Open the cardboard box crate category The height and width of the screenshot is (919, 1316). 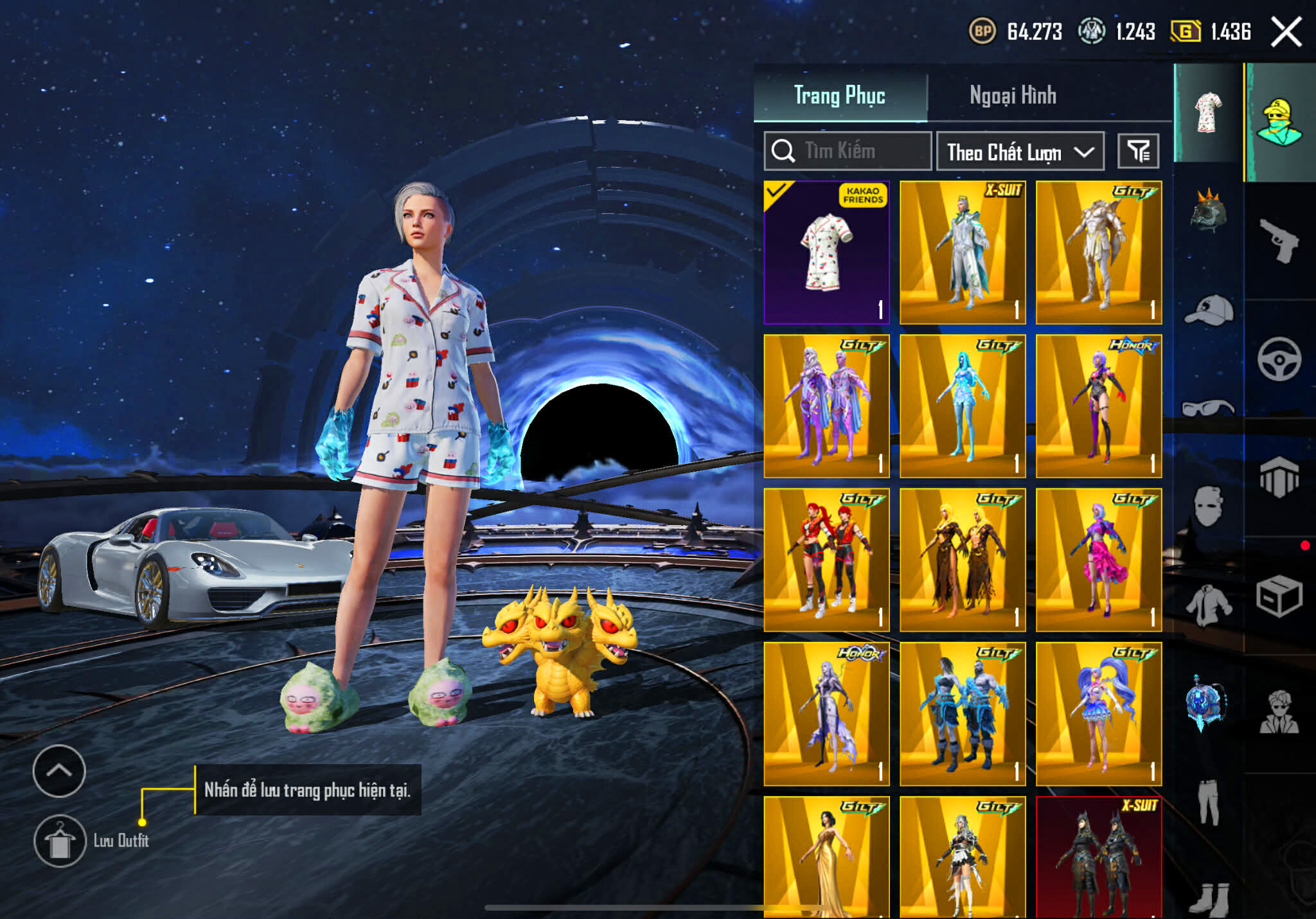1279,596
